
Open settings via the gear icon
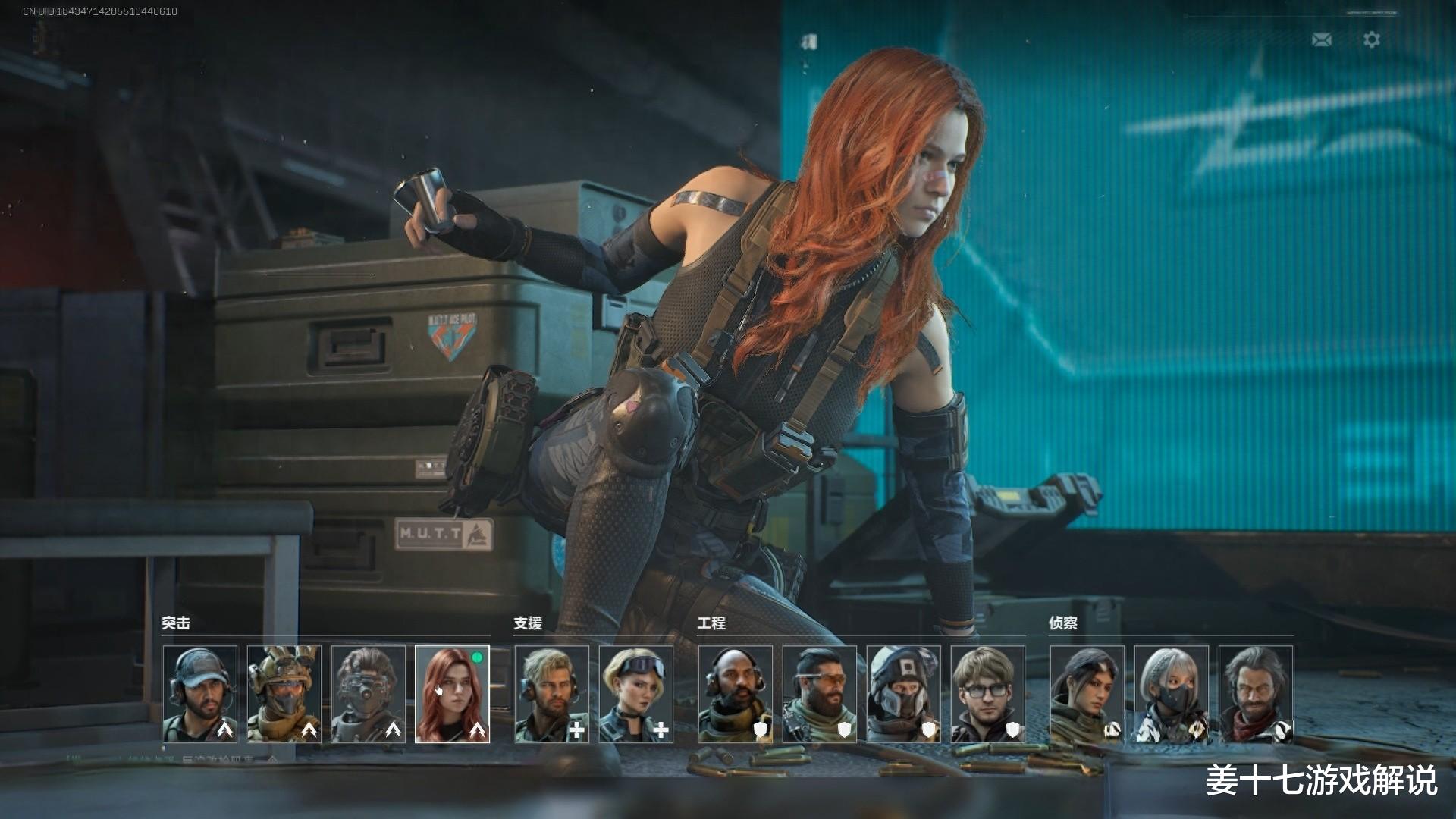(1372, 39)
